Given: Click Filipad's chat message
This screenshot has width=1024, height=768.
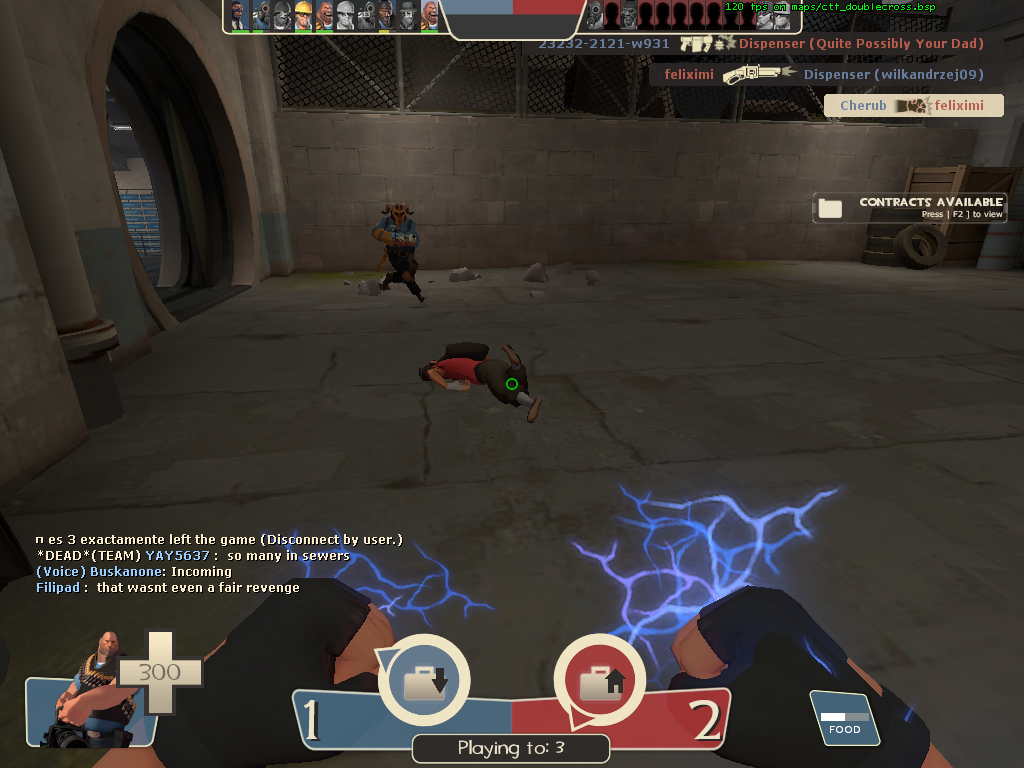Looking at the screenshot, I should 168,588.
